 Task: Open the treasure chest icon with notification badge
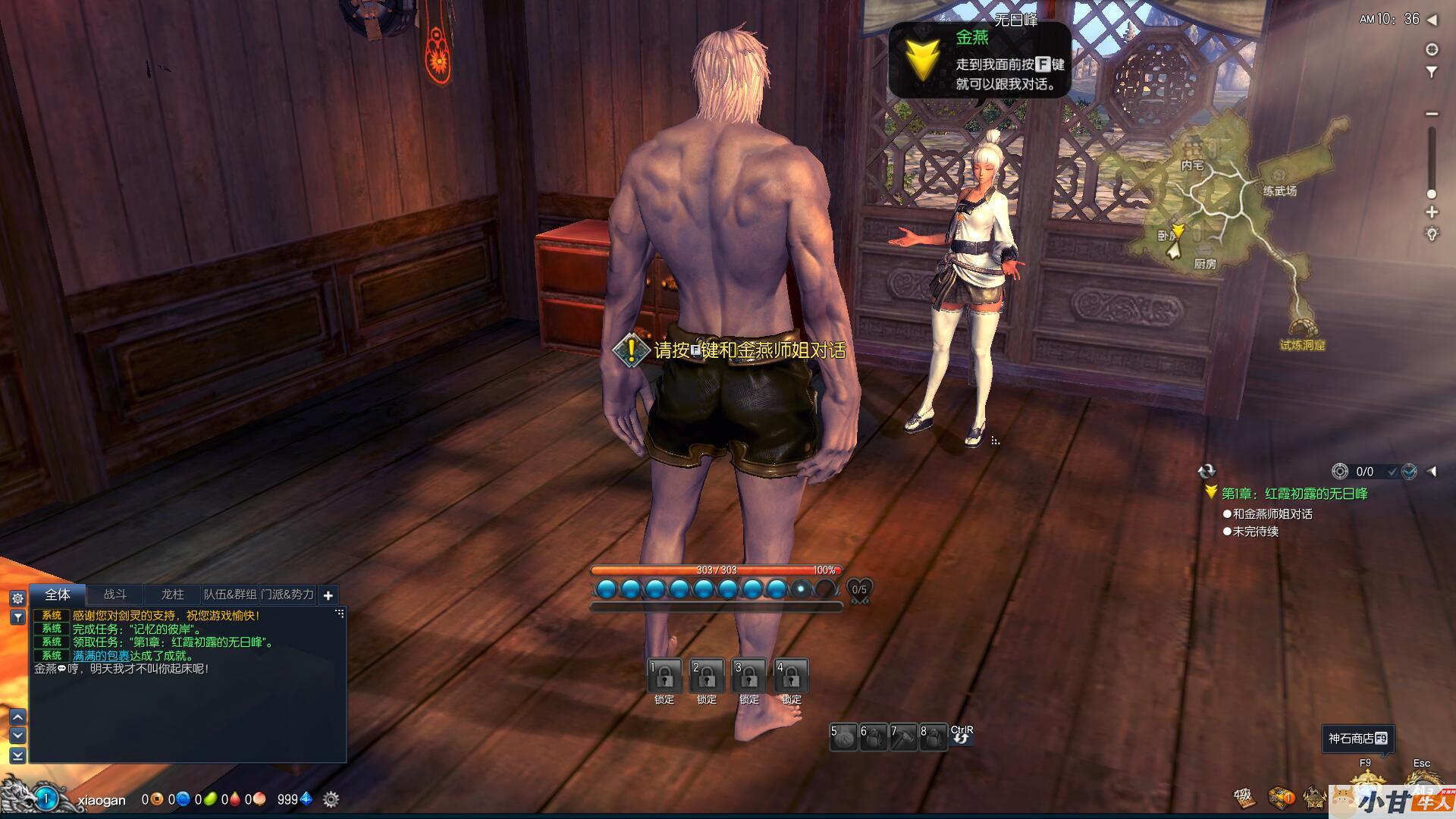click(x=1281, y=797)
